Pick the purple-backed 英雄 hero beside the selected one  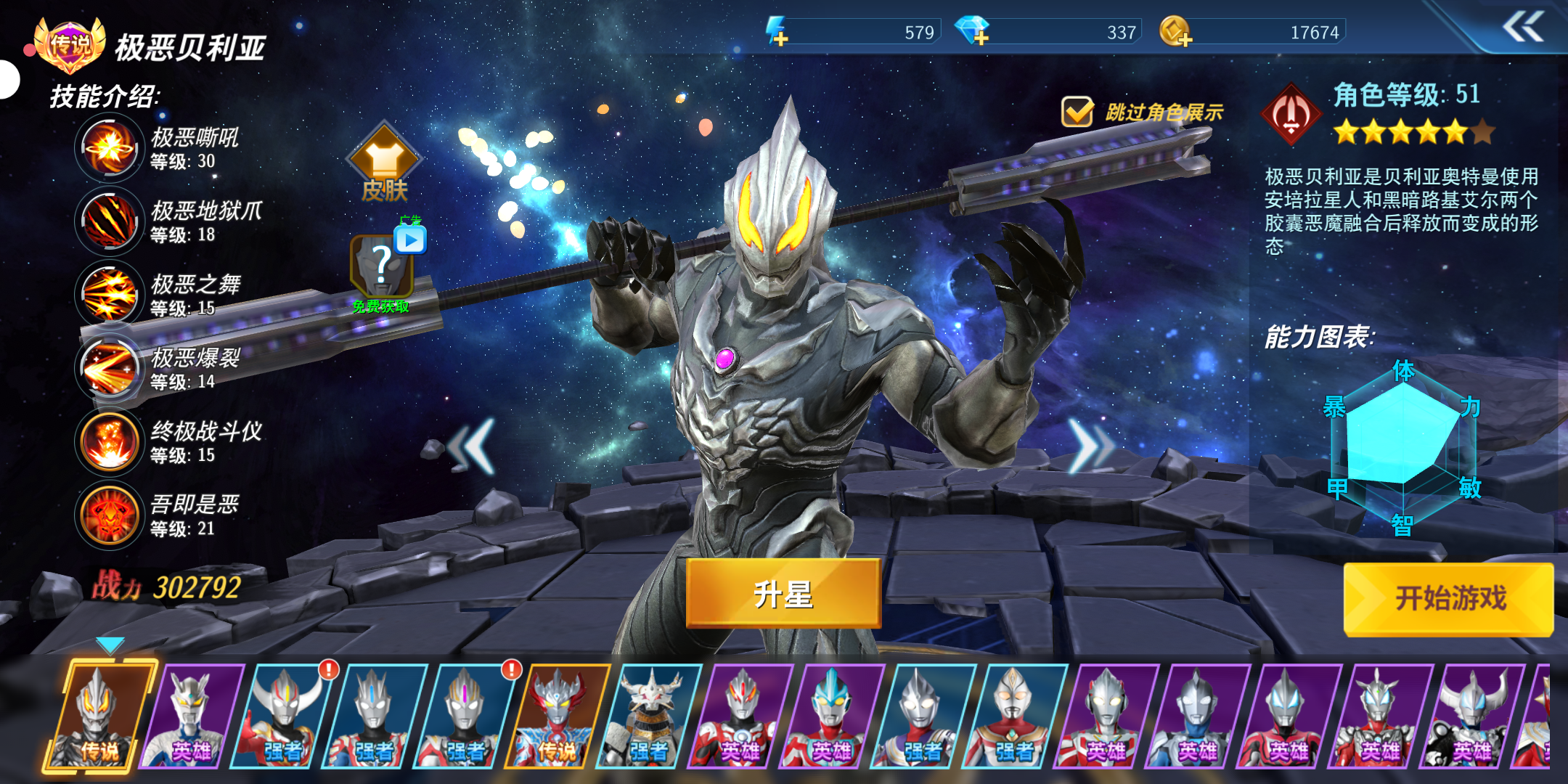[x=193, y=717]
